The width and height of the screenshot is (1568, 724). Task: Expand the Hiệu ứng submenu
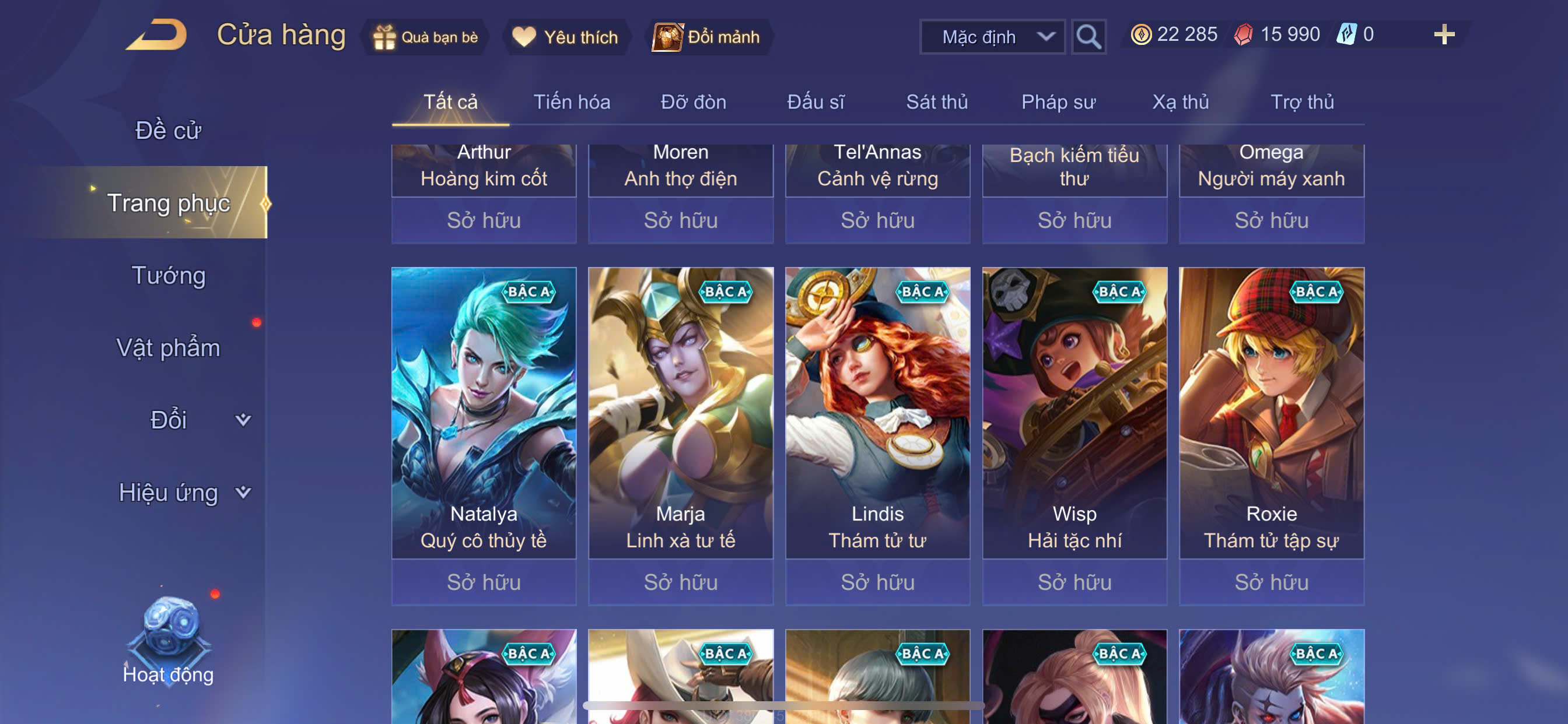click(x=183, y=492)
